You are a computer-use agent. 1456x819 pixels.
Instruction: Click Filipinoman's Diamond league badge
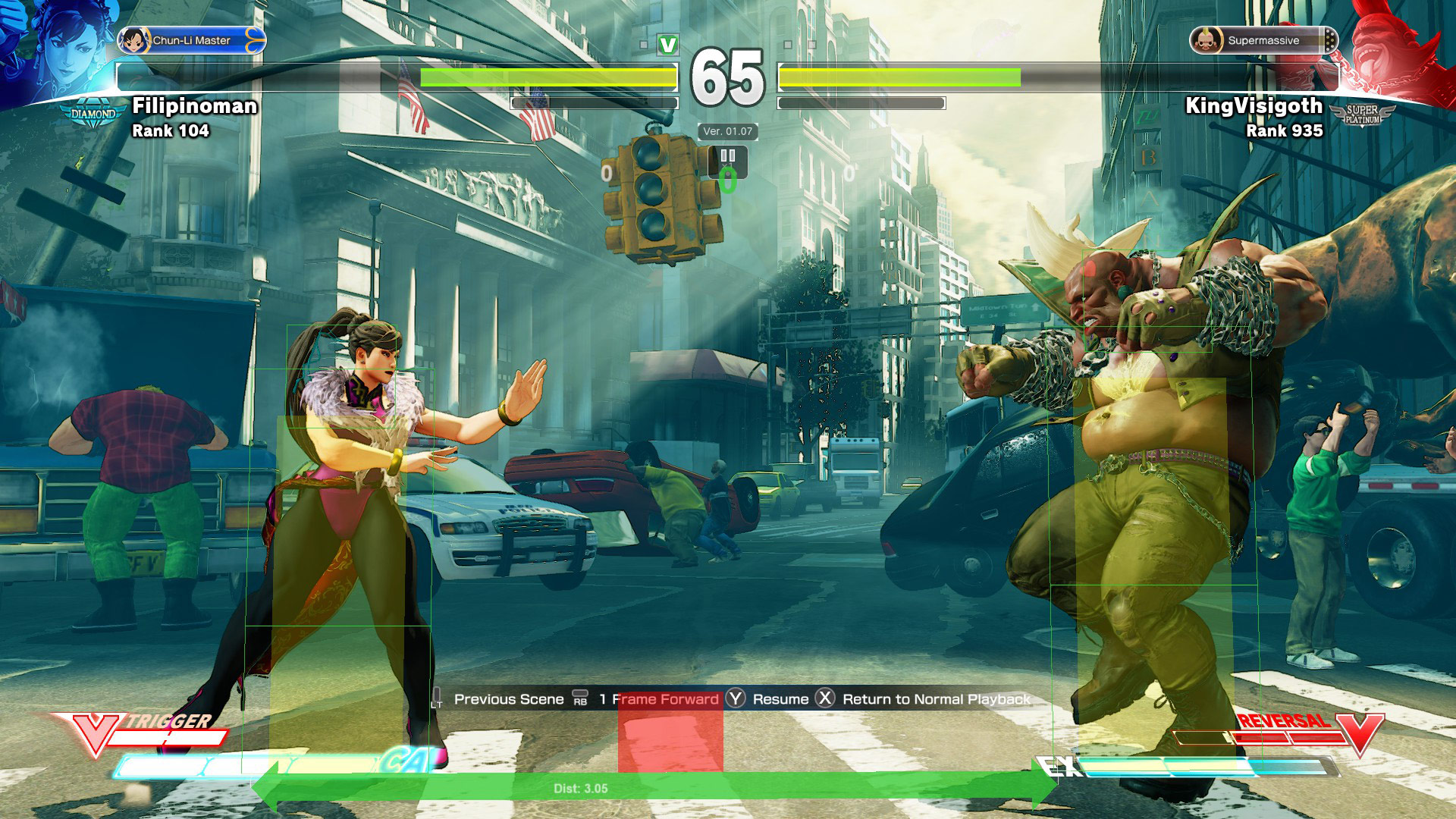pos(93,115)
